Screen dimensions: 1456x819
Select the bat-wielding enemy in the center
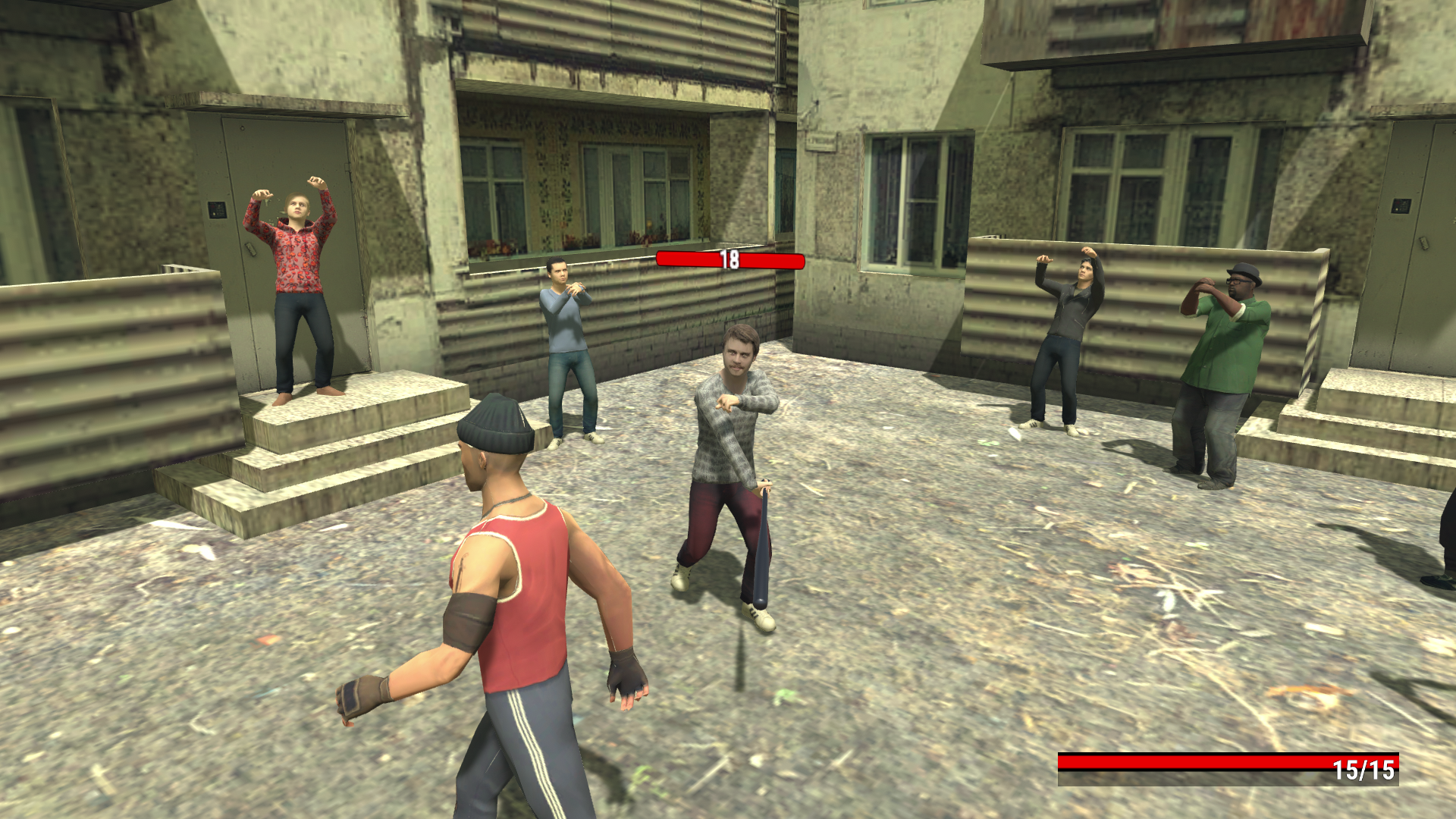tap(732, 425)
